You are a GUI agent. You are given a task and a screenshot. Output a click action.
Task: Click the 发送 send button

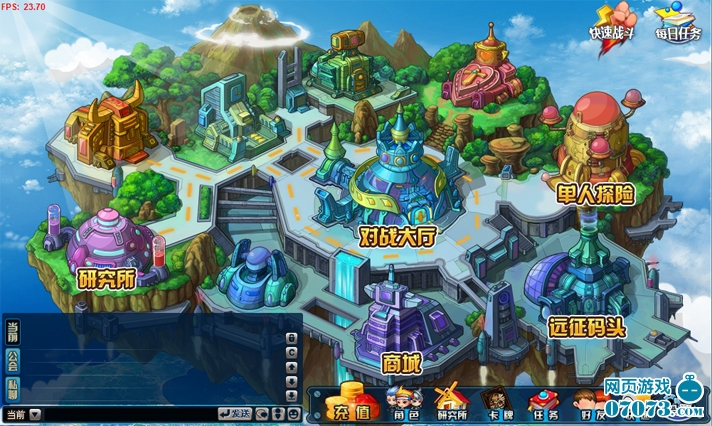pos(234,413)
